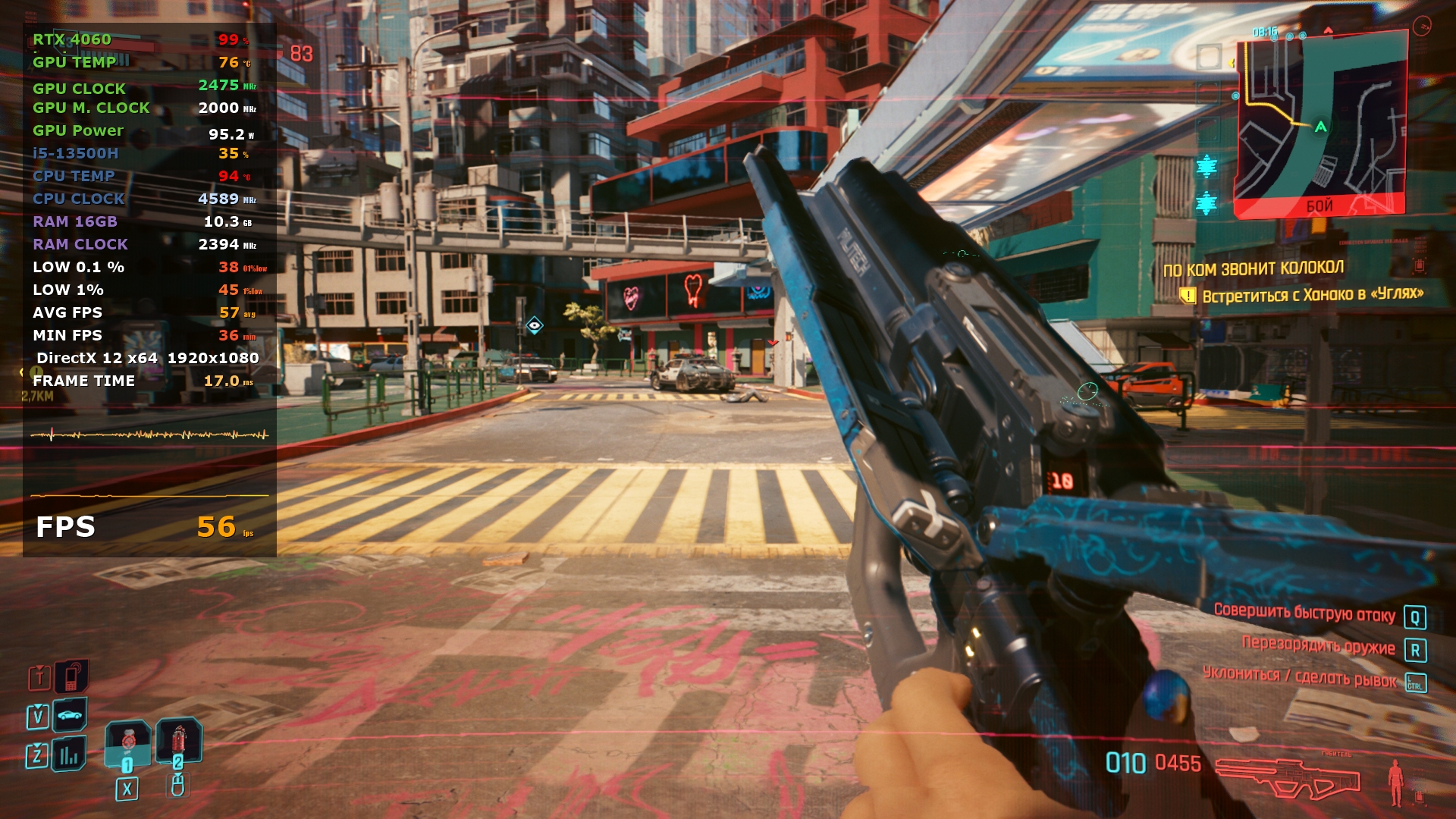Click the radio bars icon
Image resolution: width=1456 pixels, height=819 pixels.
(x=69, y=755)
